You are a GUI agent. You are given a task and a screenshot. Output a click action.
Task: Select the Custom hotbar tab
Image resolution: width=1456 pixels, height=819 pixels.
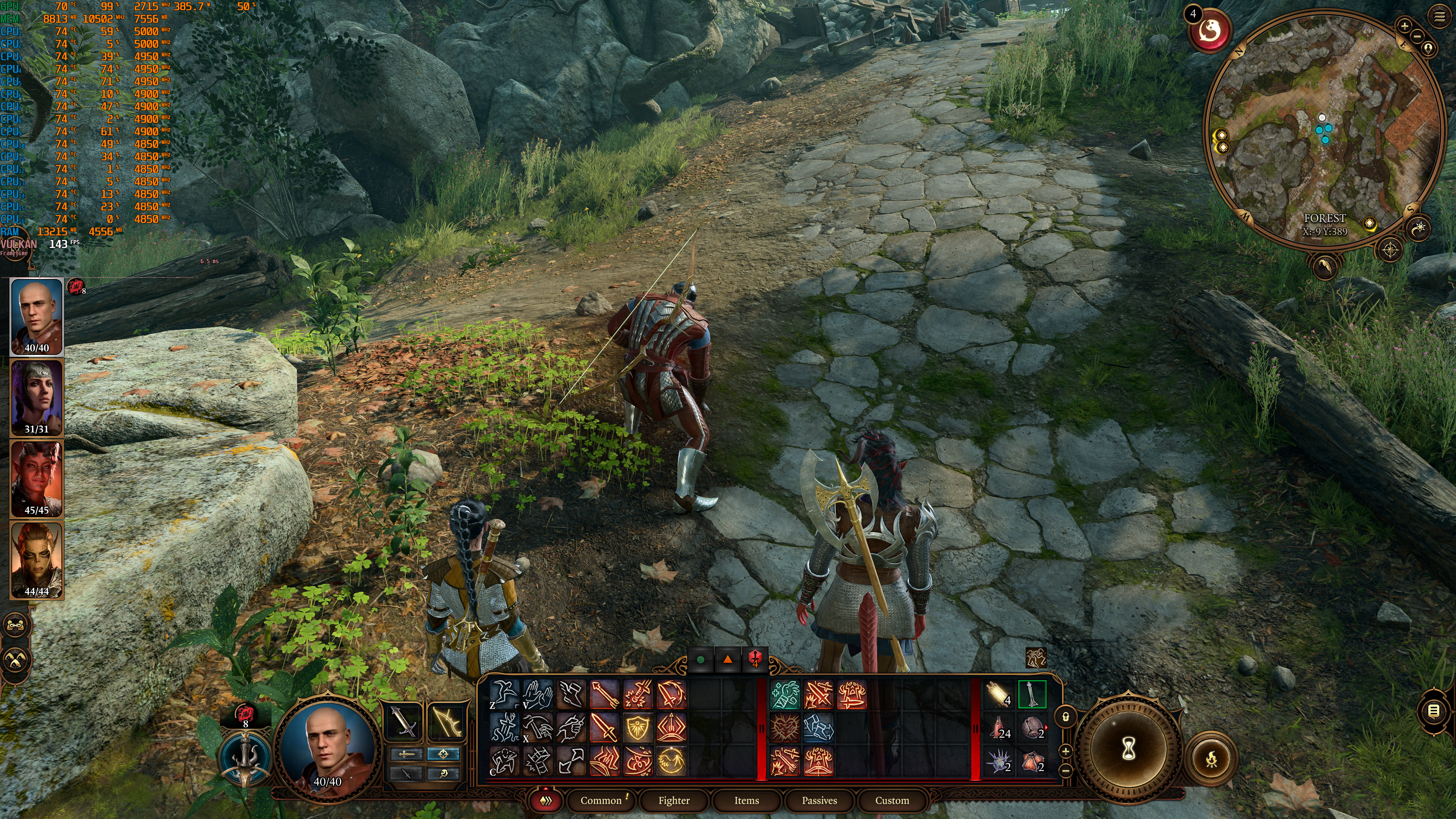point(892,800)
